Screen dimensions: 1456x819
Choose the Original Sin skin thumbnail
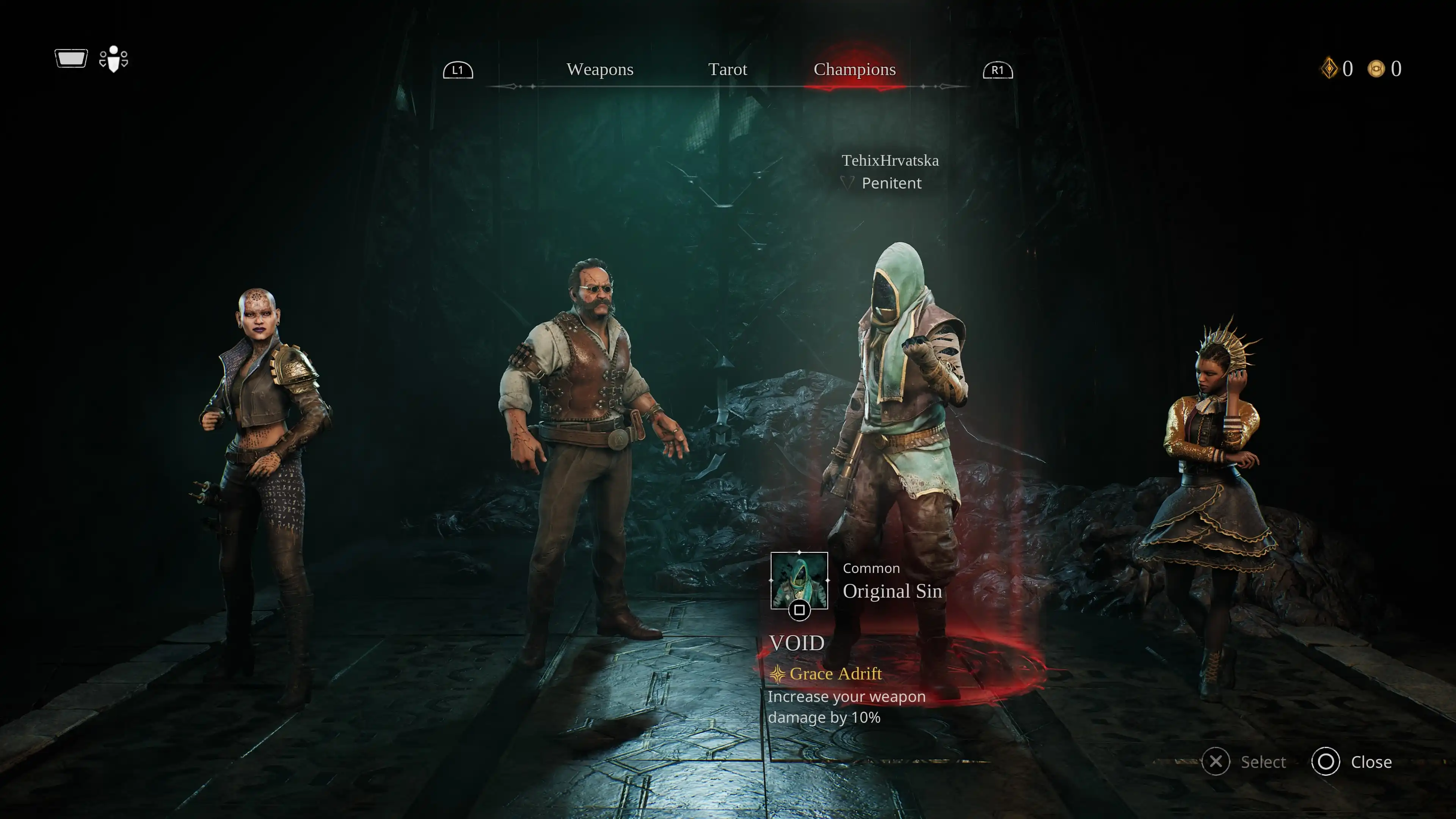[799, 581]
